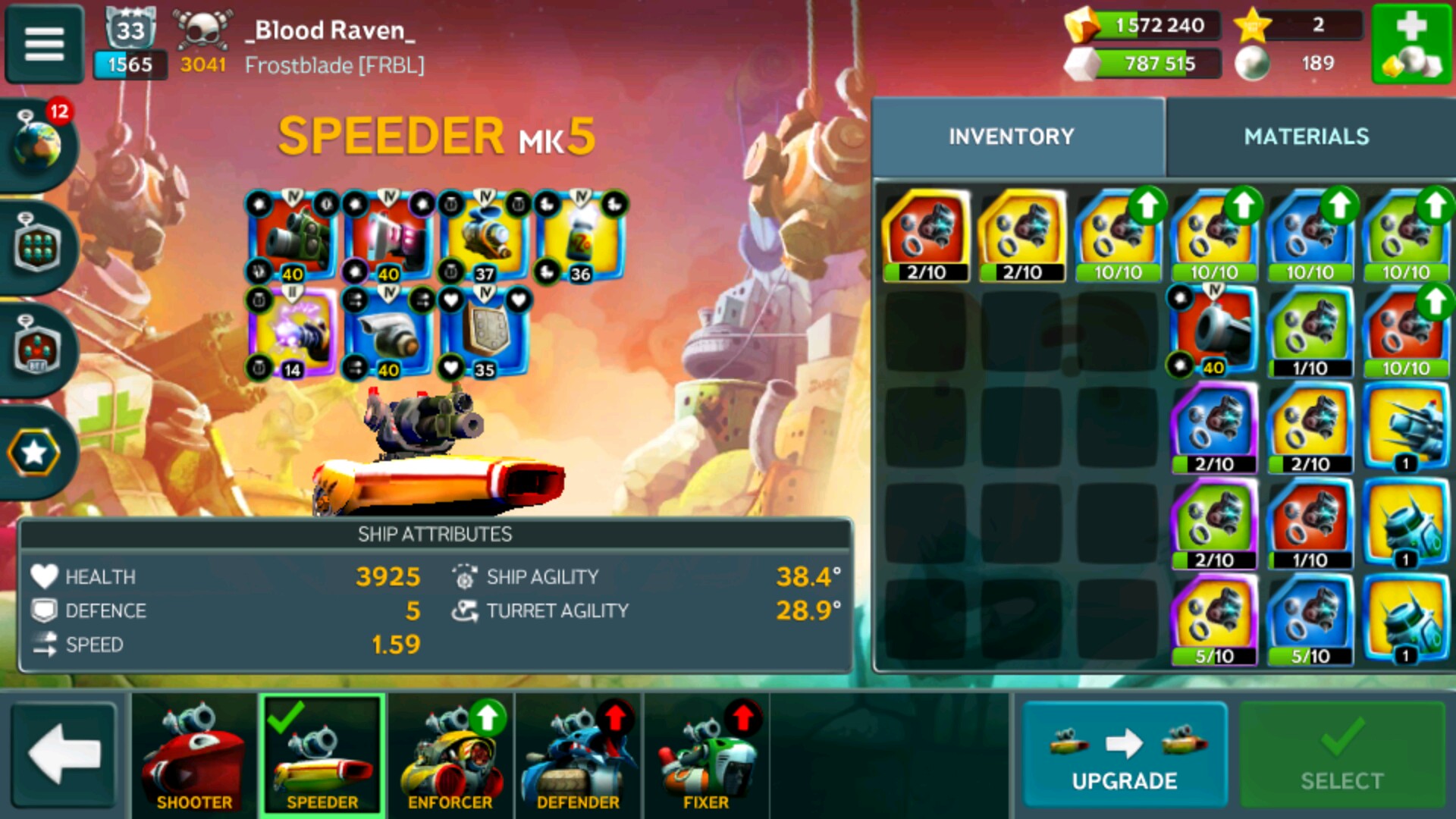Click the star hexagon side icon
Viewport: 1456px width, 819px height.
click(x=34, y=453)
